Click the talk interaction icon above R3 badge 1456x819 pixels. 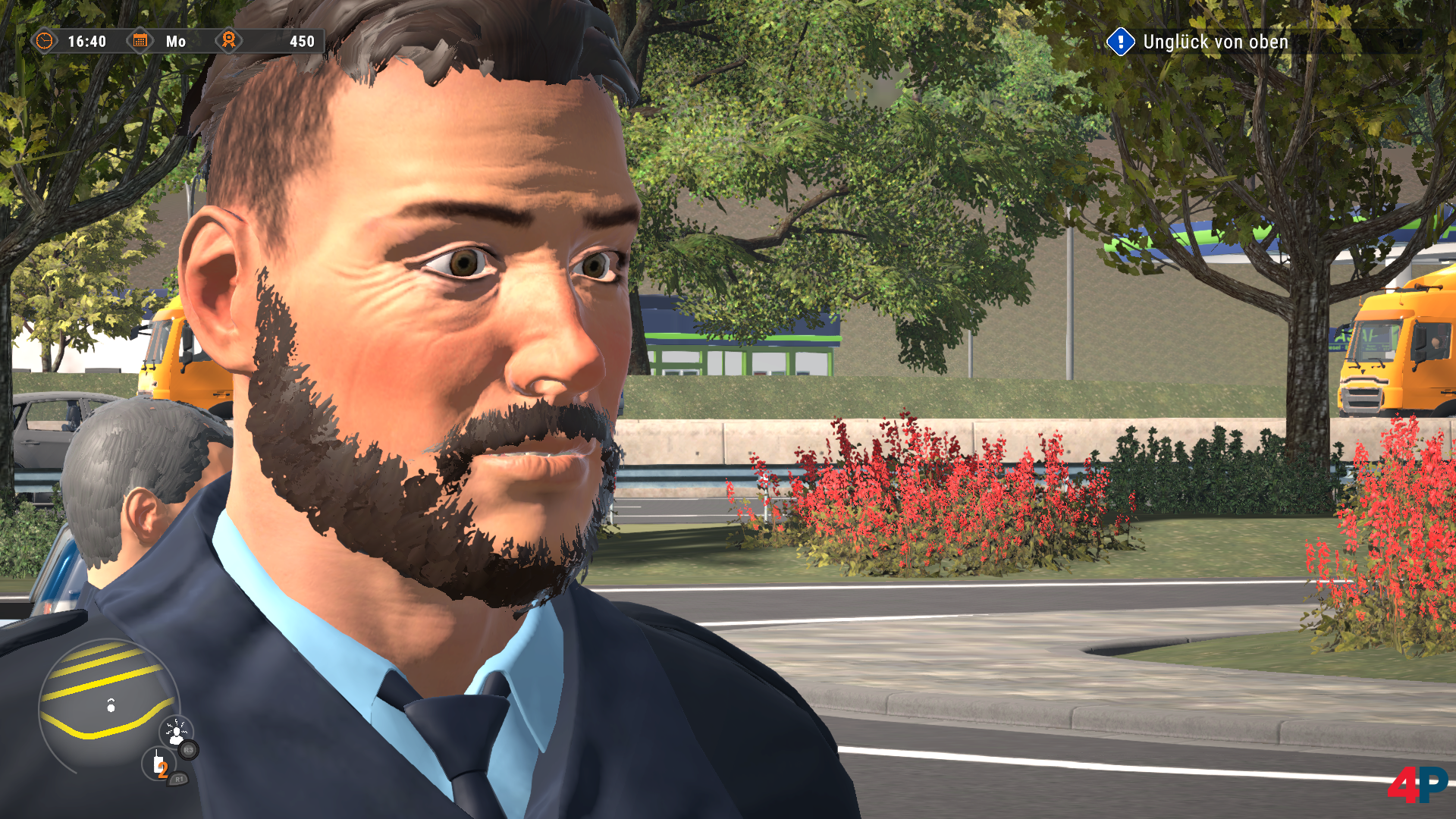tap(176, 731)
